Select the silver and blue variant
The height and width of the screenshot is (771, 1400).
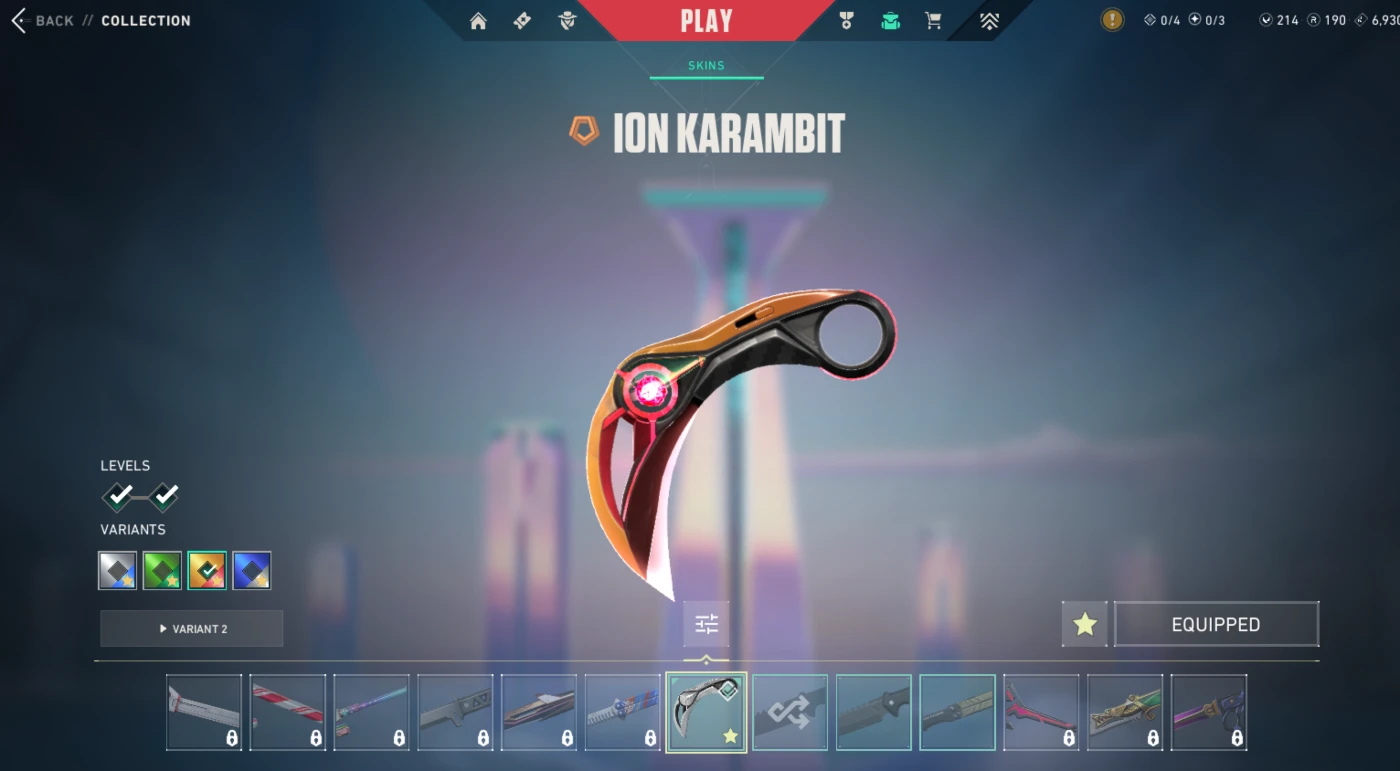[118, 571]
